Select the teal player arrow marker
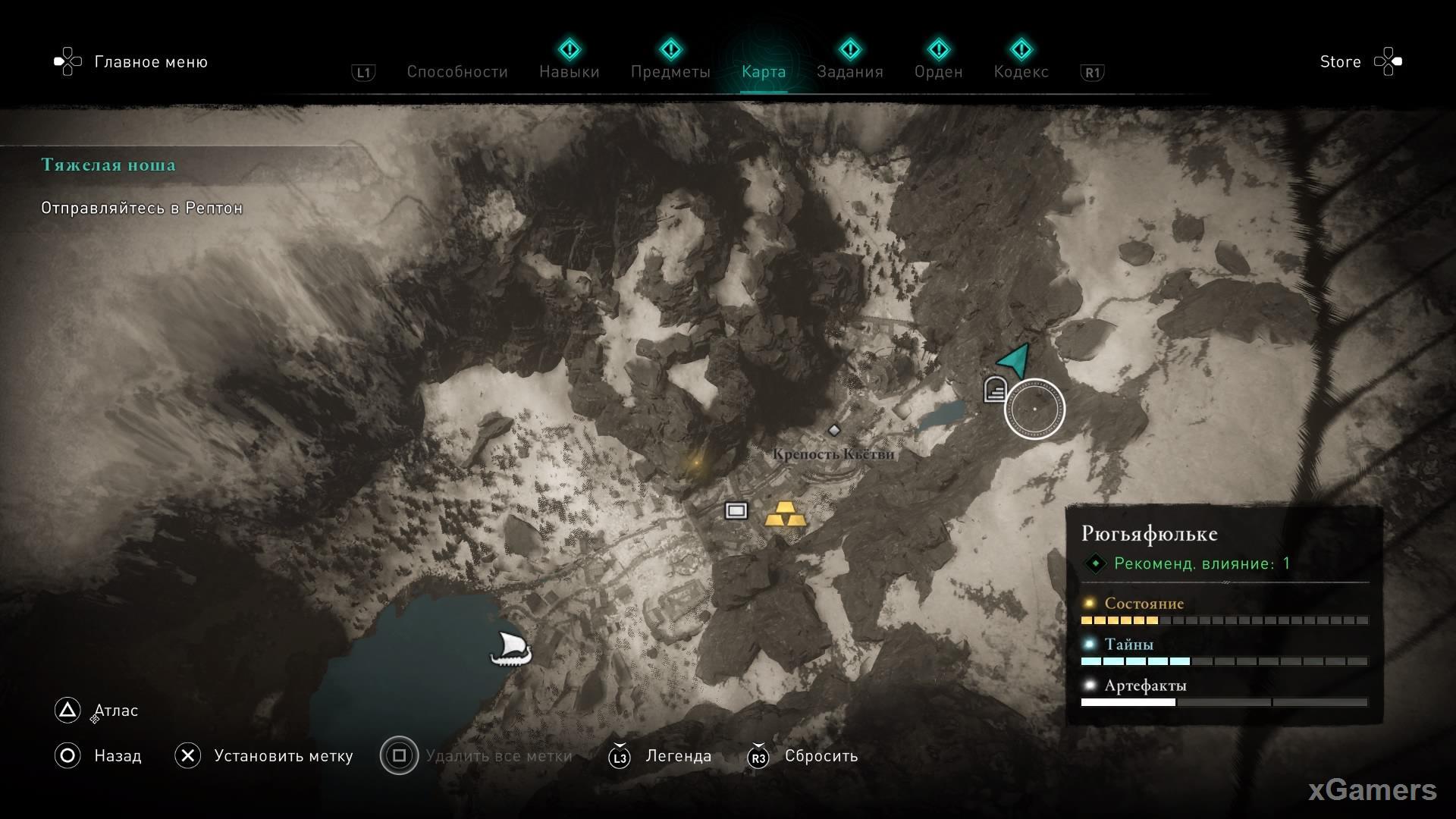This screenshot has height=819, width=1456. (1015, 359)
